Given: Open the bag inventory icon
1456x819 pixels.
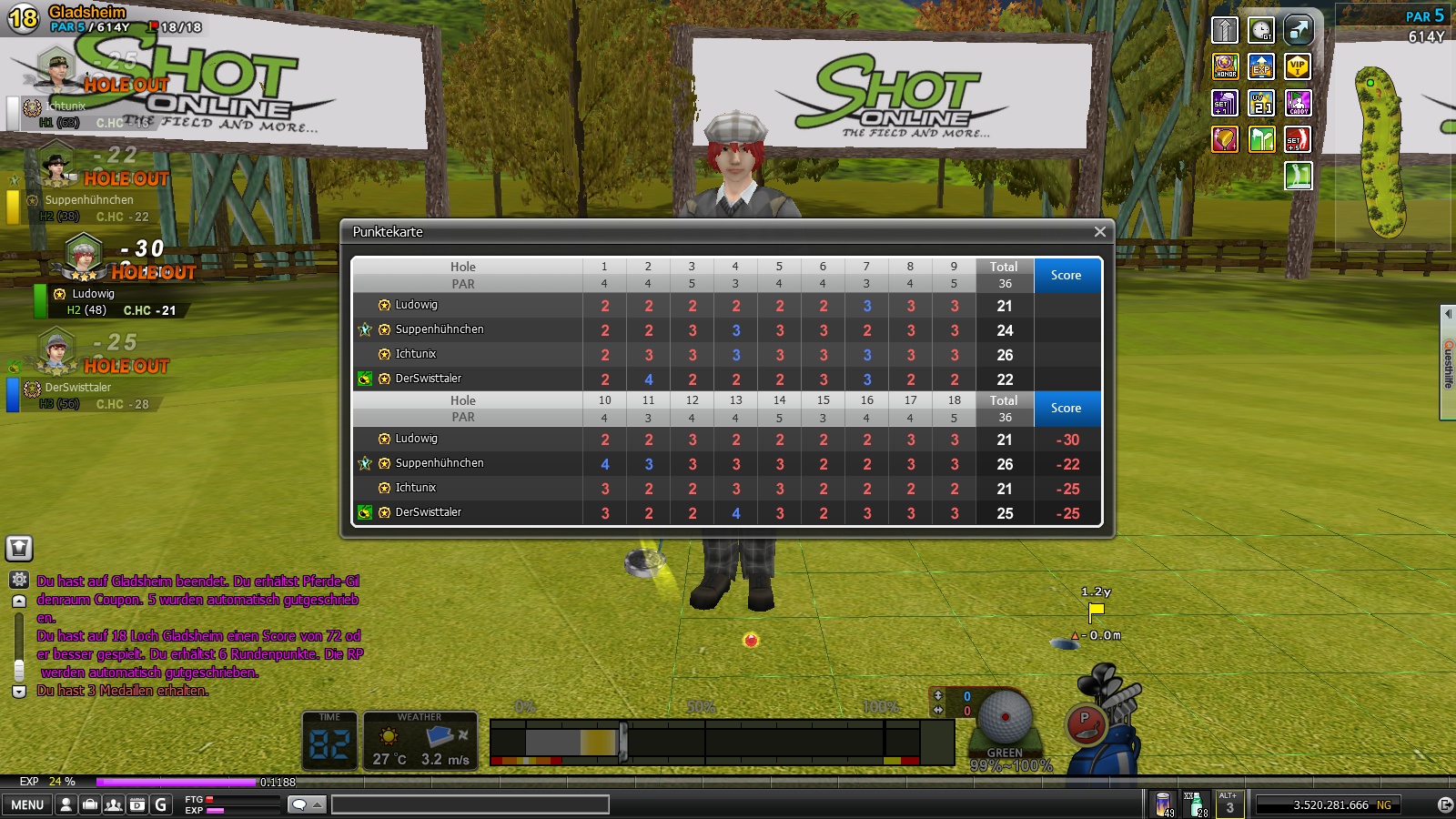Looking at the screenshot, I should 90,804.
